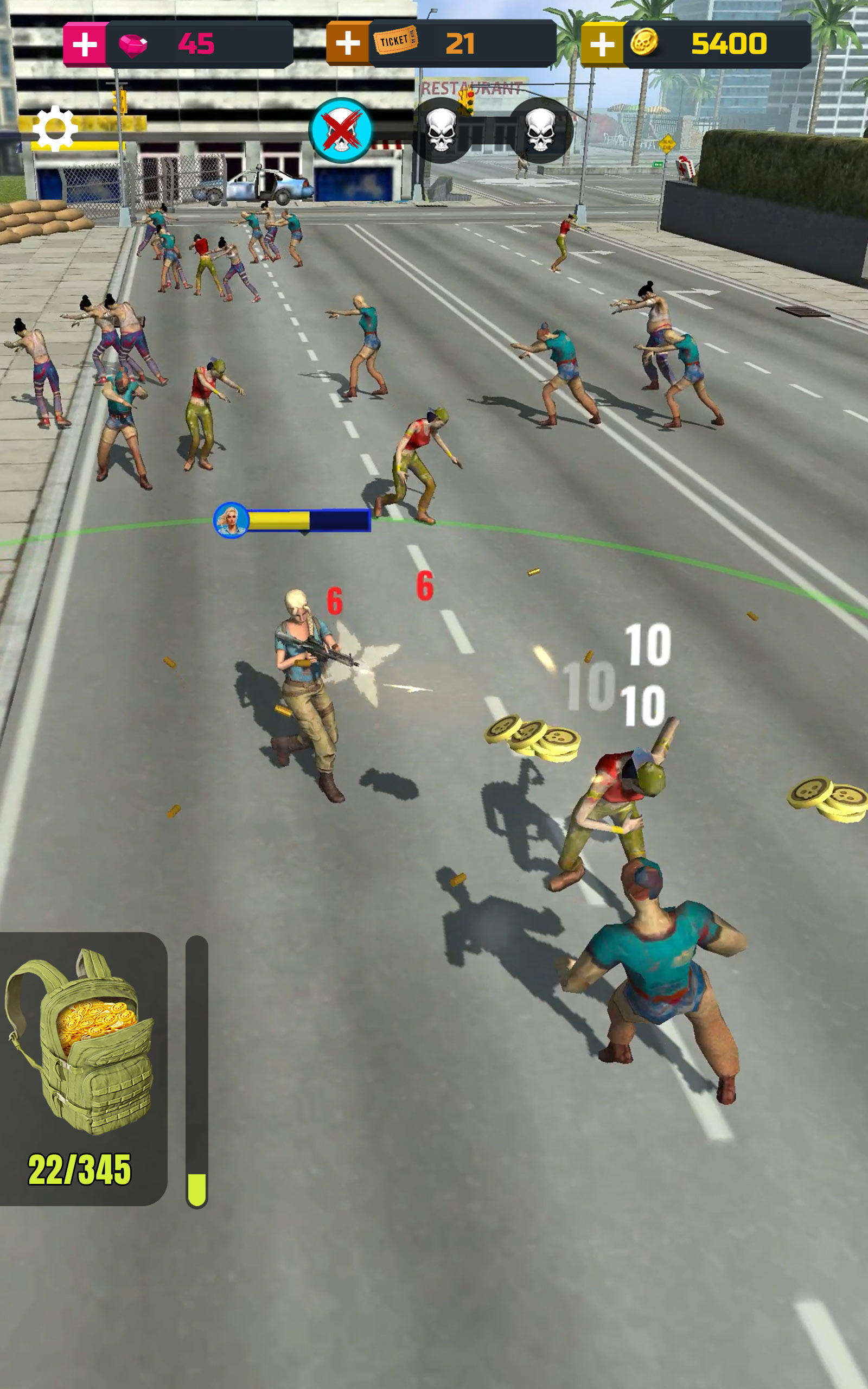Add coins using the yellow plus icon

tap(603, 42)
